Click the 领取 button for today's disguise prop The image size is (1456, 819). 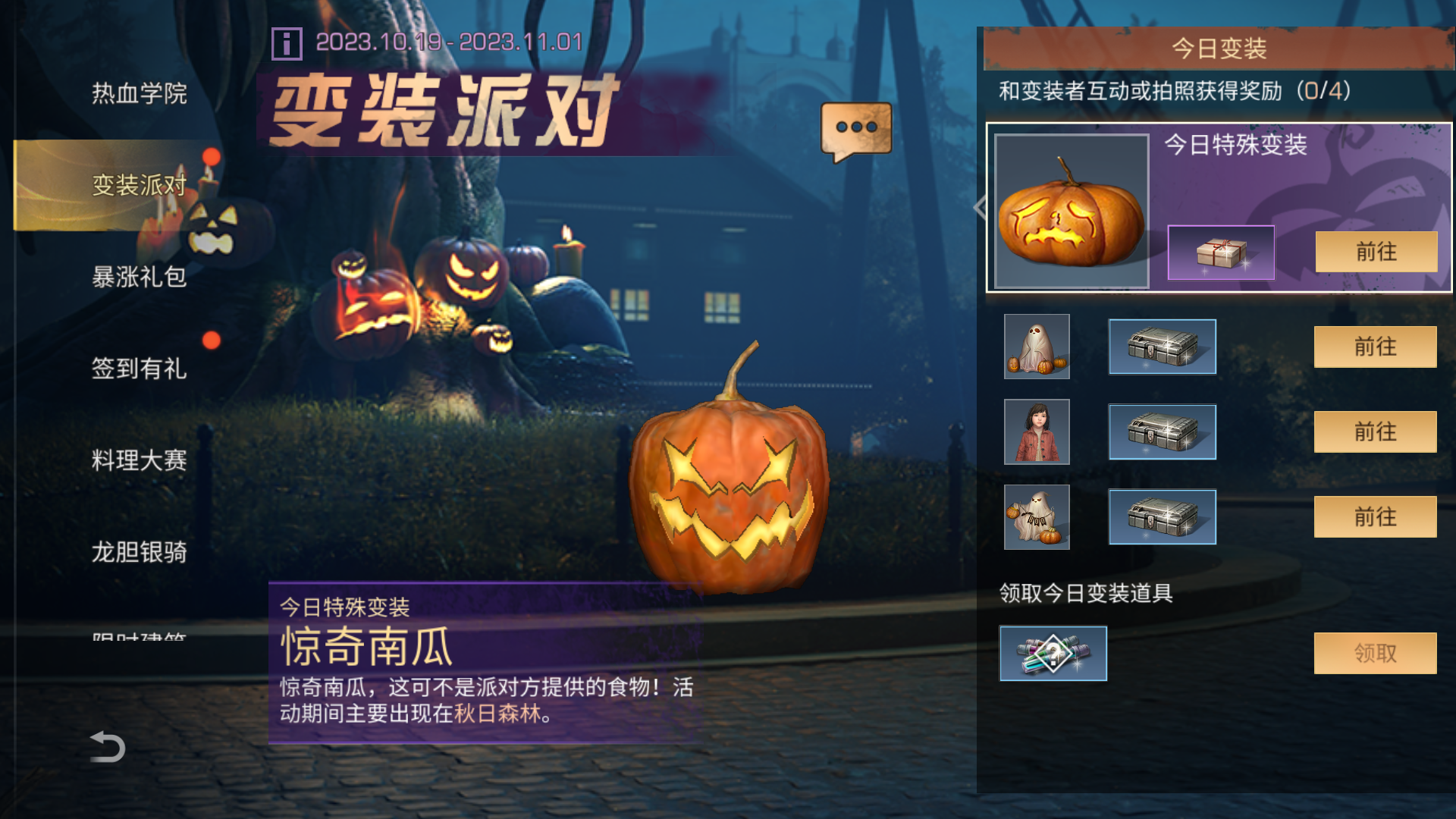[x=1374, y=652]
